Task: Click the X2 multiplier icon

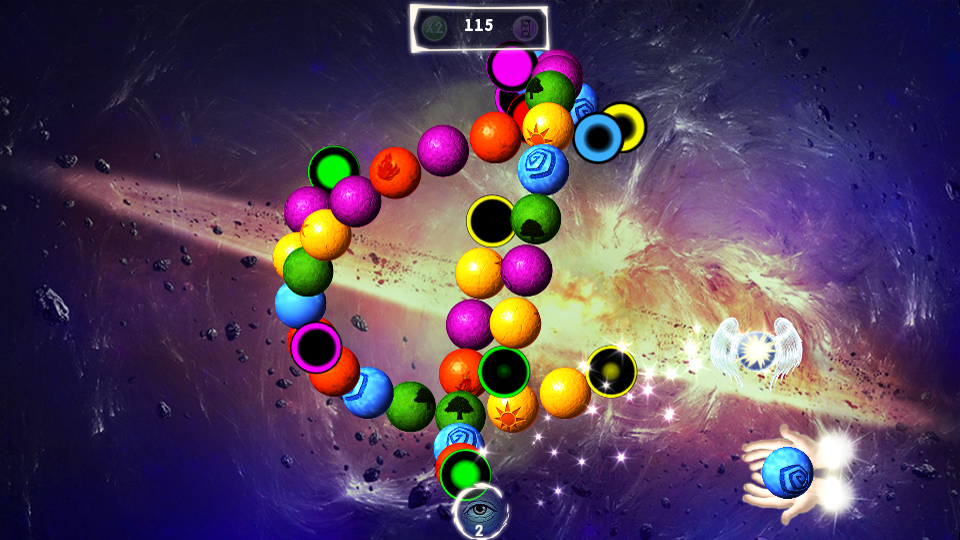Action: click(x=433, y=27)
